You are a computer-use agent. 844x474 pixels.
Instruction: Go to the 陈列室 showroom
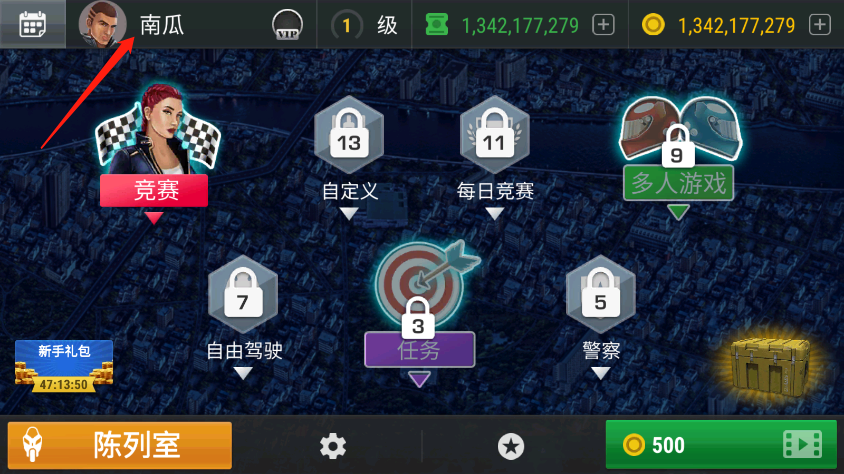point(120,445)
